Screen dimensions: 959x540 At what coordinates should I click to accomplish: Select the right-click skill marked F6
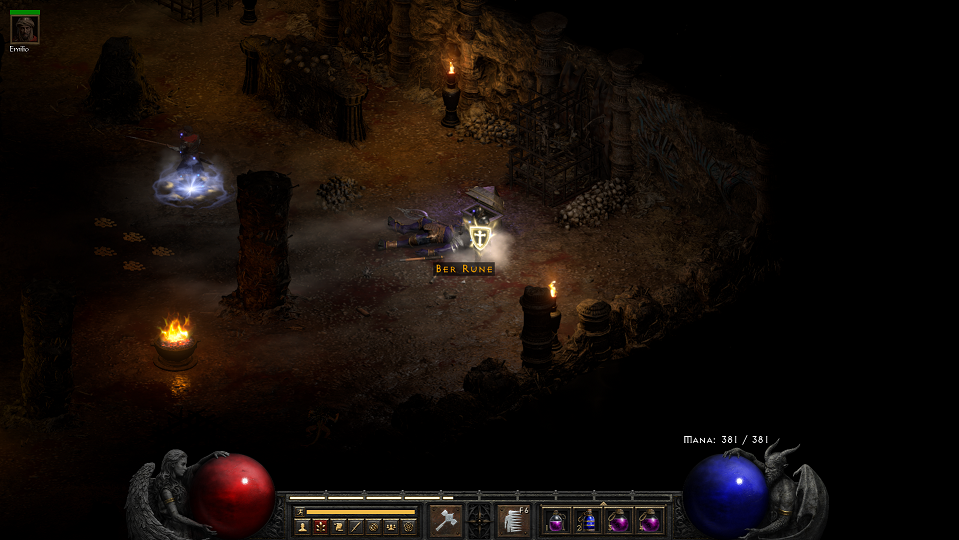(x=514, y=521)
